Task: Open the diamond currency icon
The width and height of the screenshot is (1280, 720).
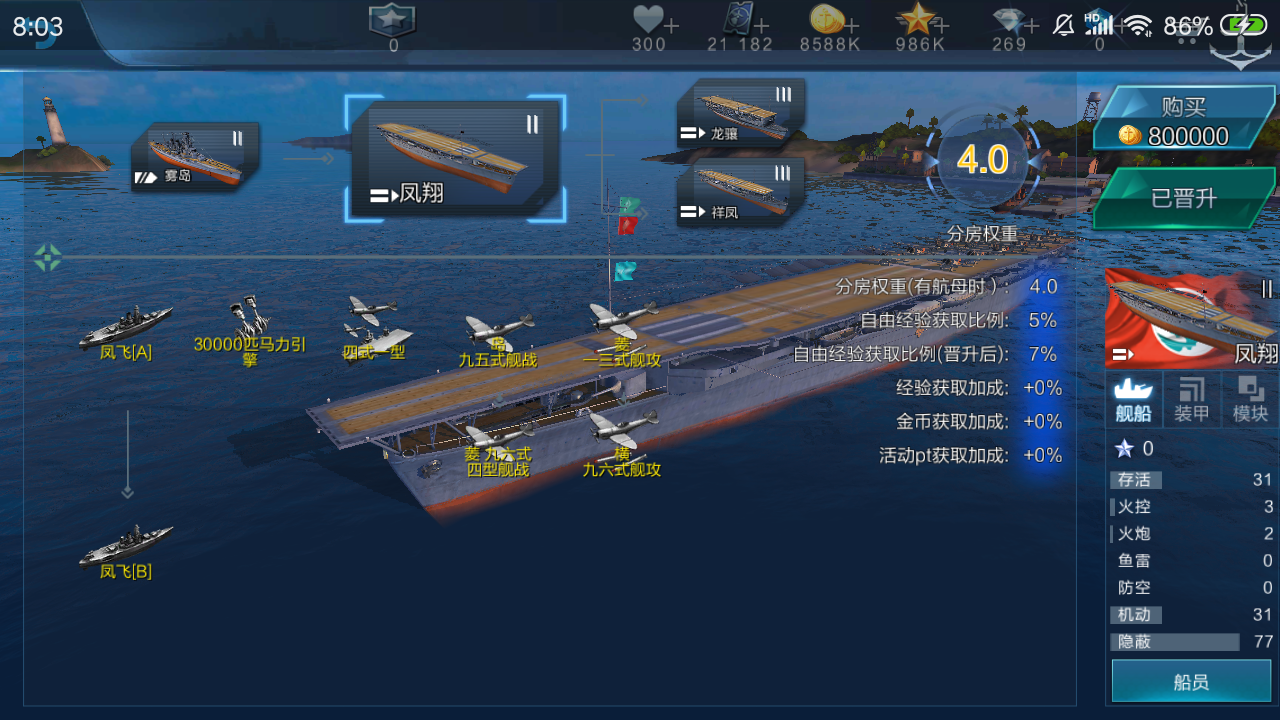Action: 1010,20
